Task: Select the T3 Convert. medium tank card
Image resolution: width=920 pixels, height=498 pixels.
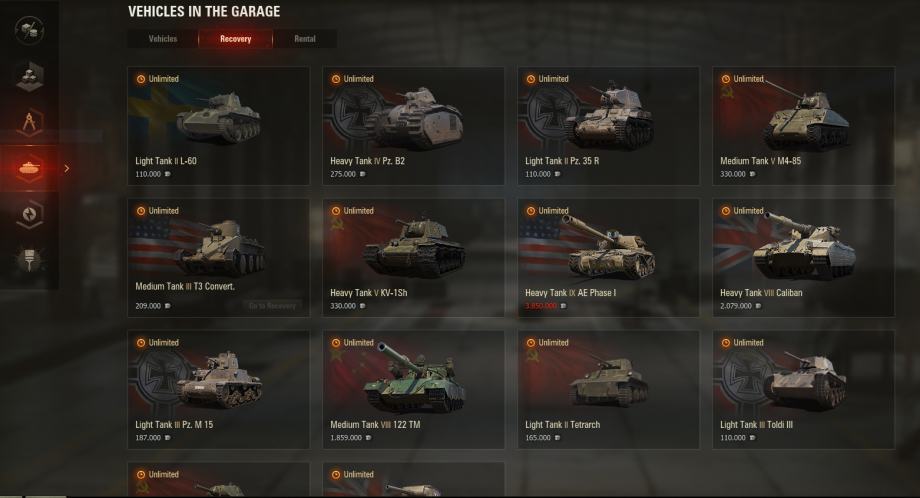Action: click(x=218, y=257)
